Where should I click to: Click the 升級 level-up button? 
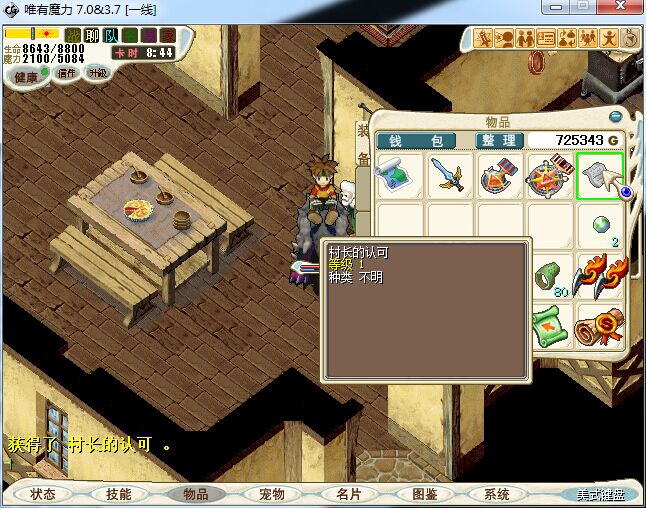(98, 73)
